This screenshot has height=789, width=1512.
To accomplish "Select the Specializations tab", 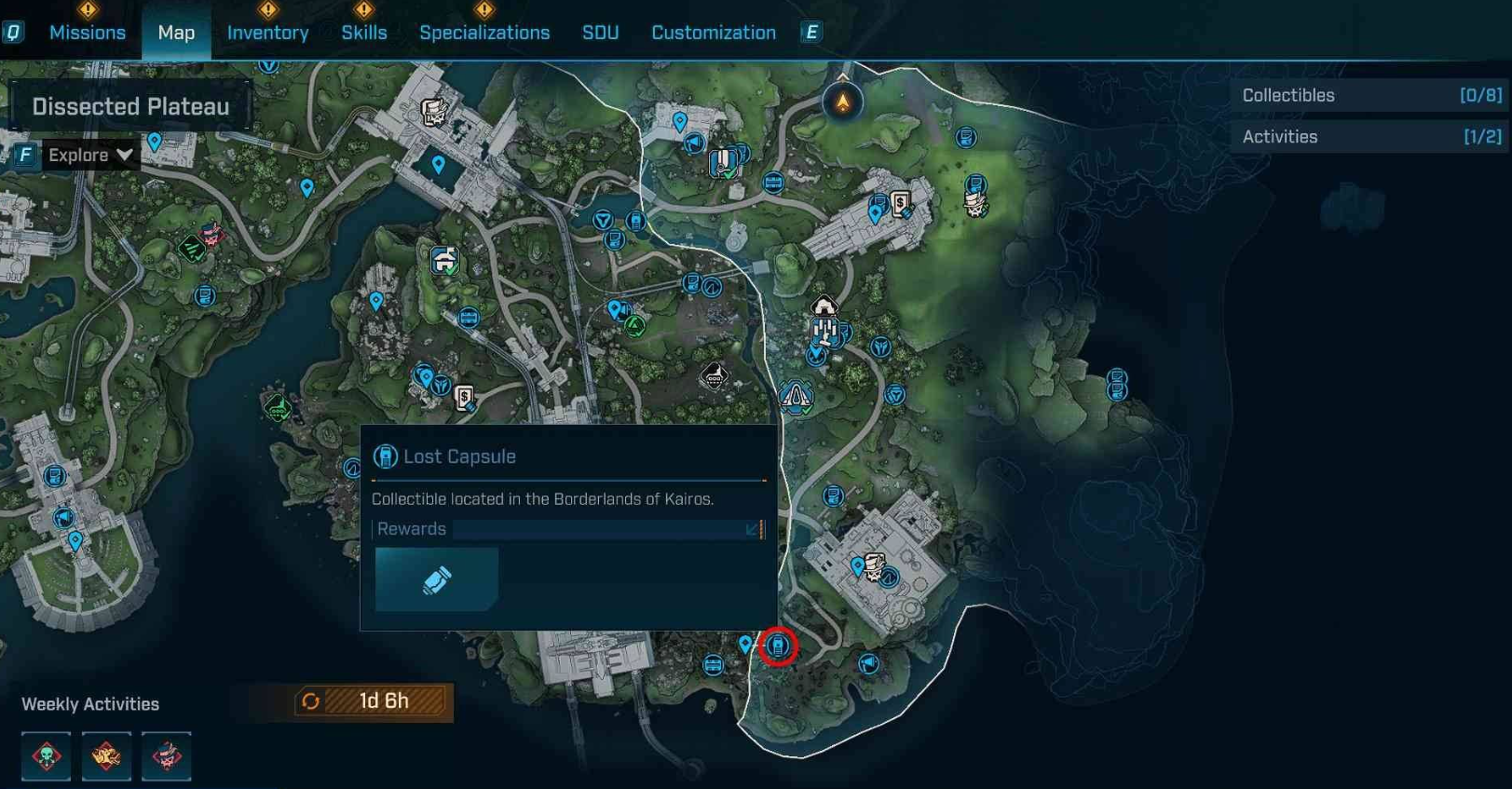I will point(484,33).
